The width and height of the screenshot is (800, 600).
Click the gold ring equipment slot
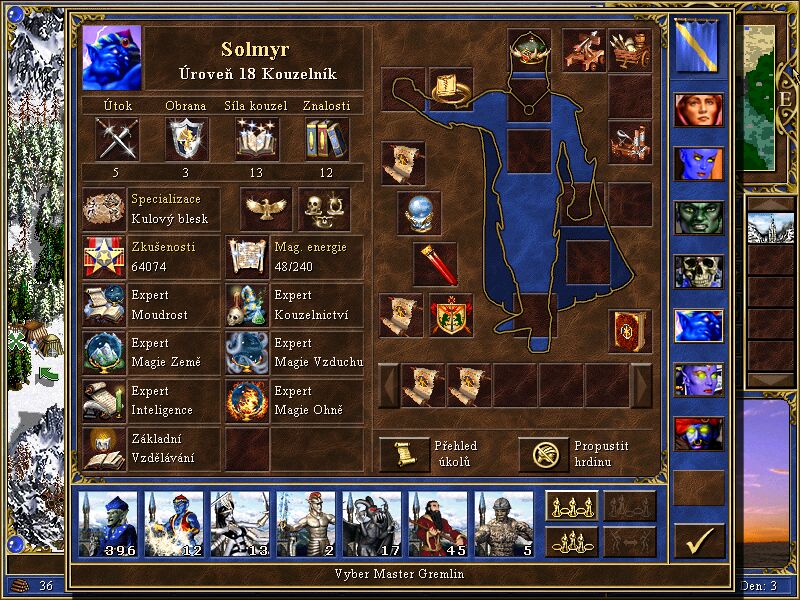coord(451,89)
